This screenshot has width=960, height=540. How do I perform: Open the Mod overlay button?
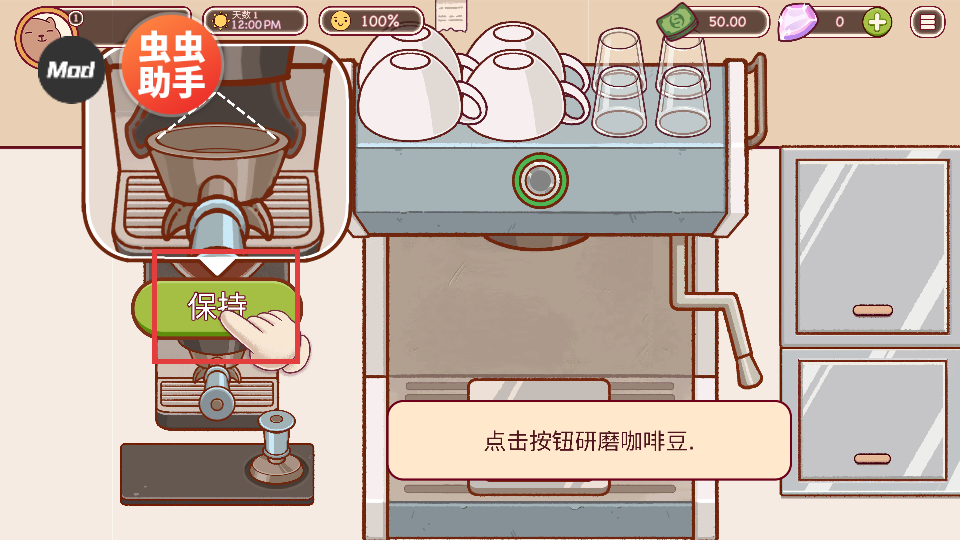[72, 70]
